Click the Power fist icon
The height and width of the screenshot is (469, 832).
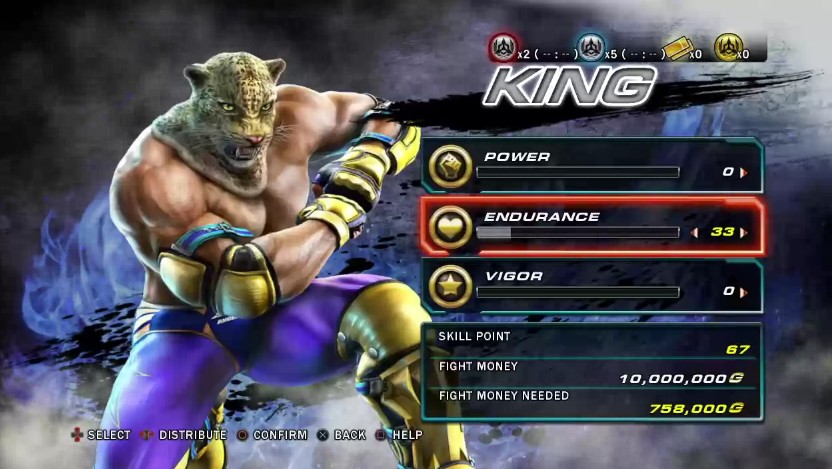(450, 167)
